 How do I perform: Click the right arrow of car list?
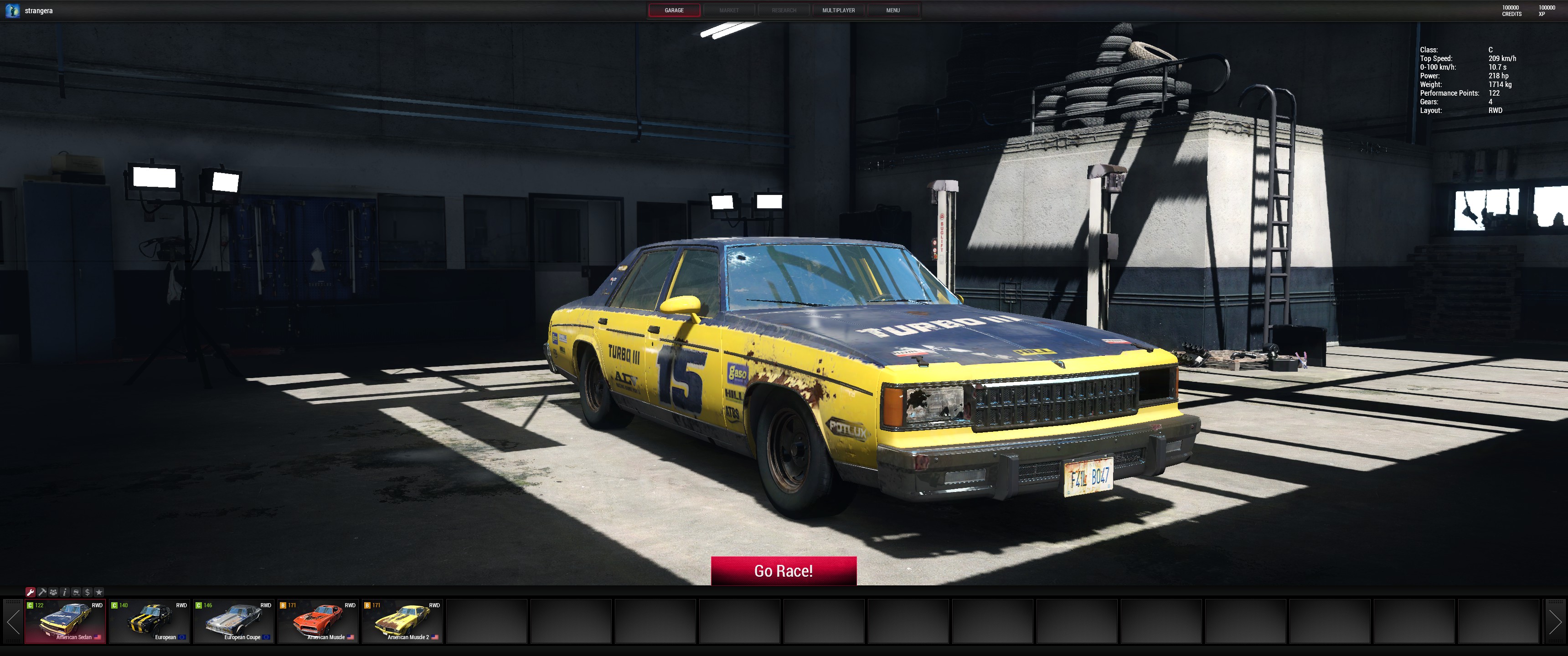coord(1555,621)
